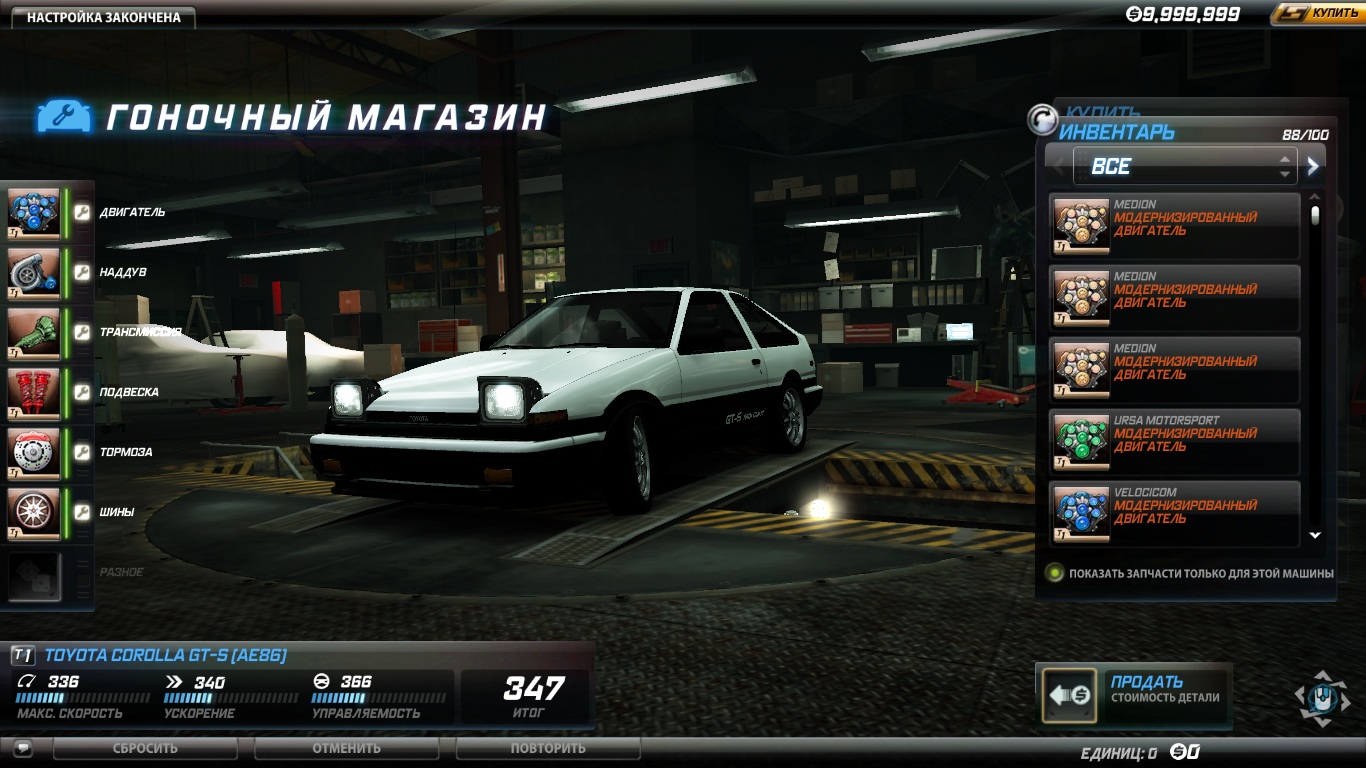Toggle show parts only for this car
Image resolution: width=1366 pixels, height=768 pixels.
(1054, 573)
